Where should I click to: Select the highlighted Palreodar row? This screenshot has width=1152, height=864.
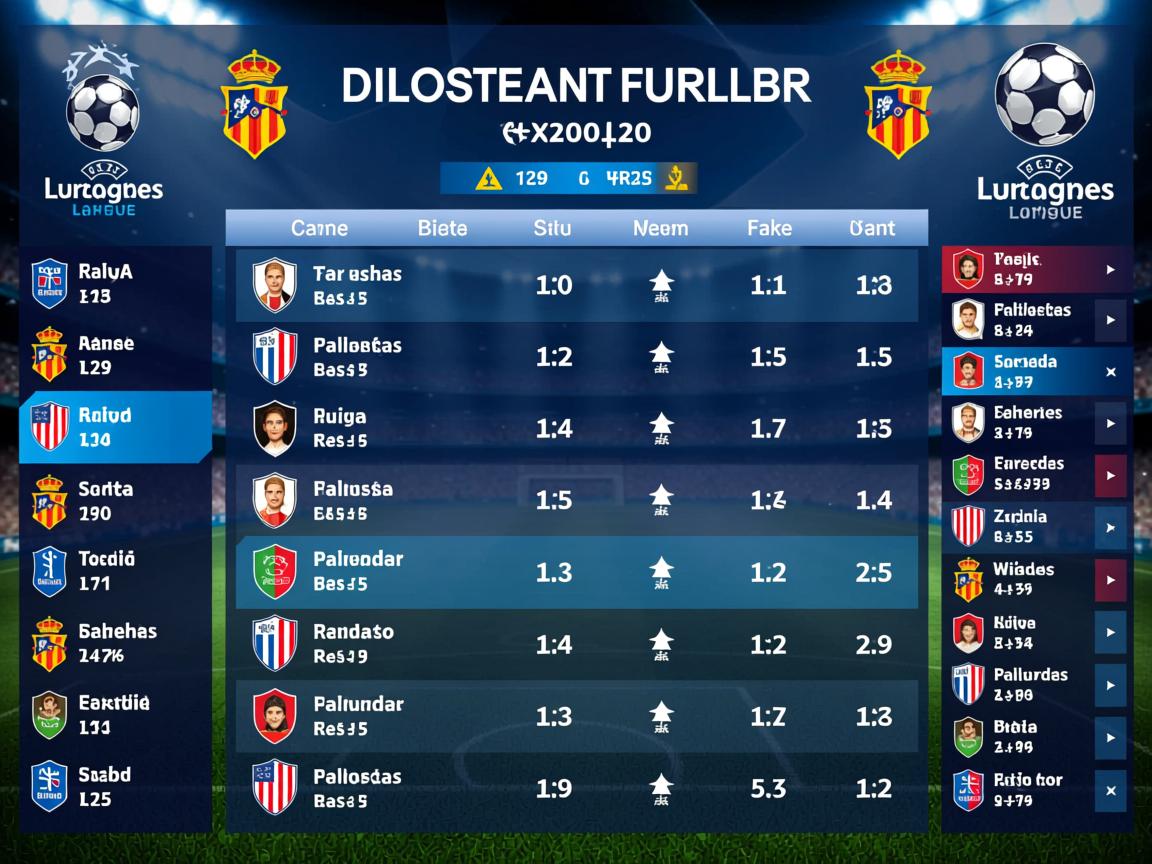tap(576, 572)
